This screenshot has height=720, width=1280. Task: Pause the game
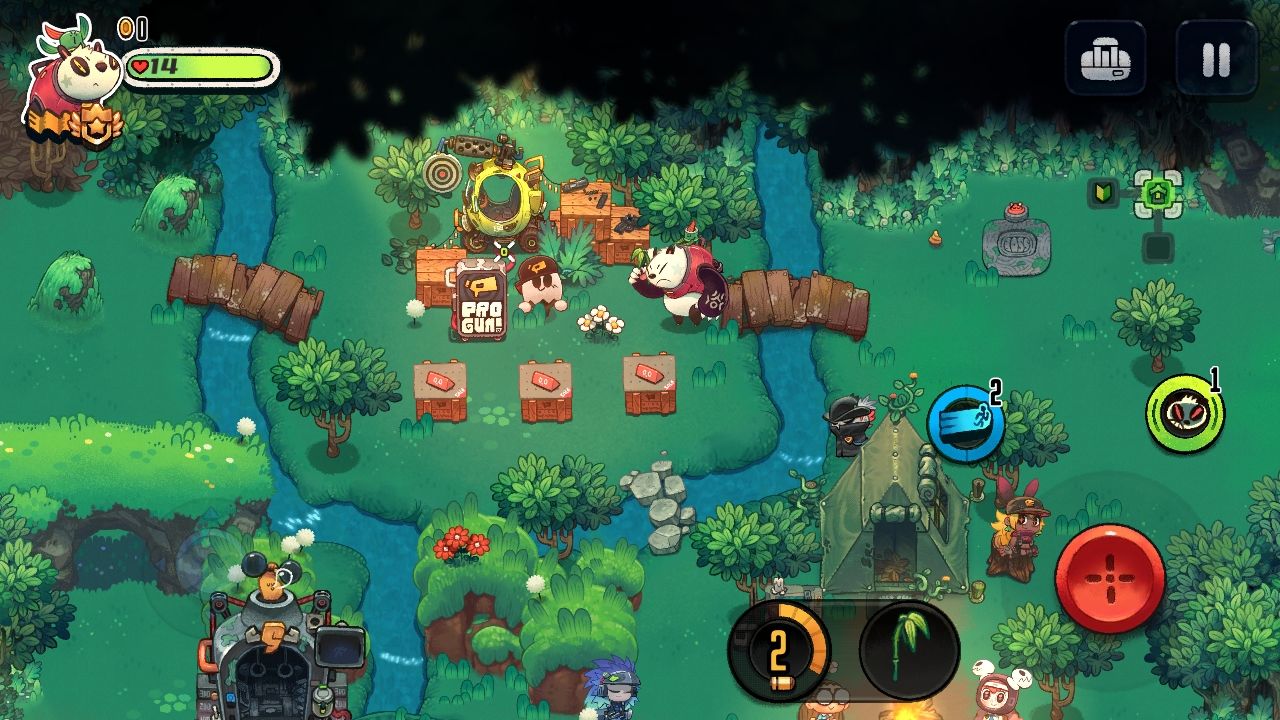click(x=1216, y=59)
